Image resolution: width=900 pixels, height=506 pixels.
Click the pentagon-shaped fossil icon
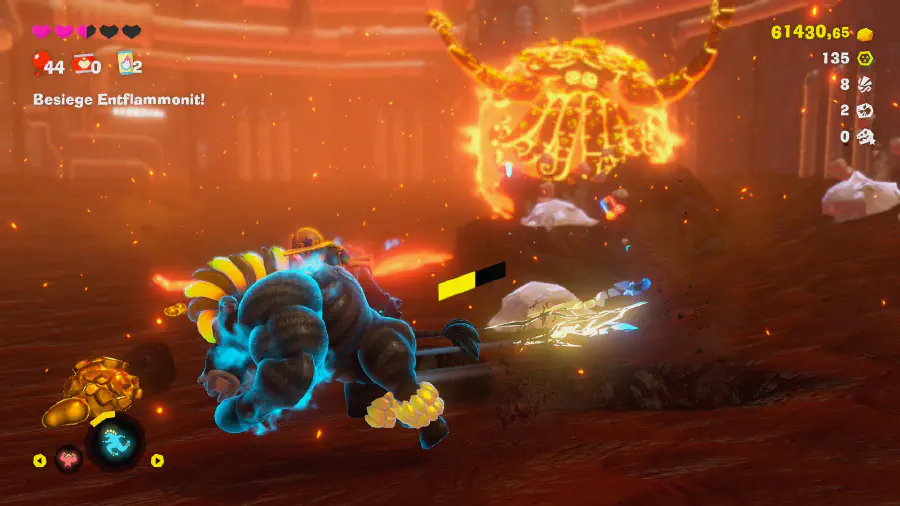[866, 111]
